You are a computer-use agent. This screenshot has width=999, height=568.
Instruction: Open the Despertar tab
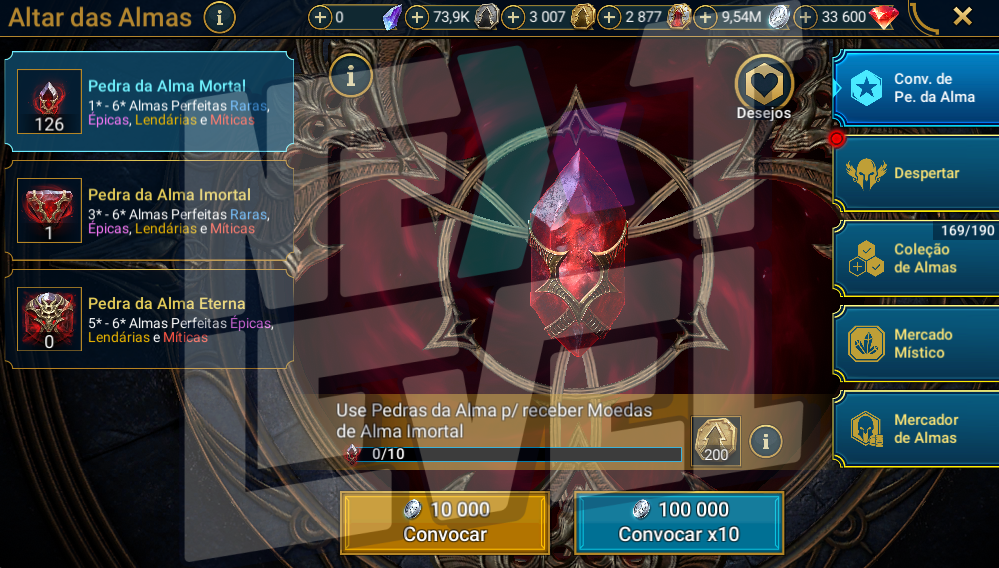916,173
